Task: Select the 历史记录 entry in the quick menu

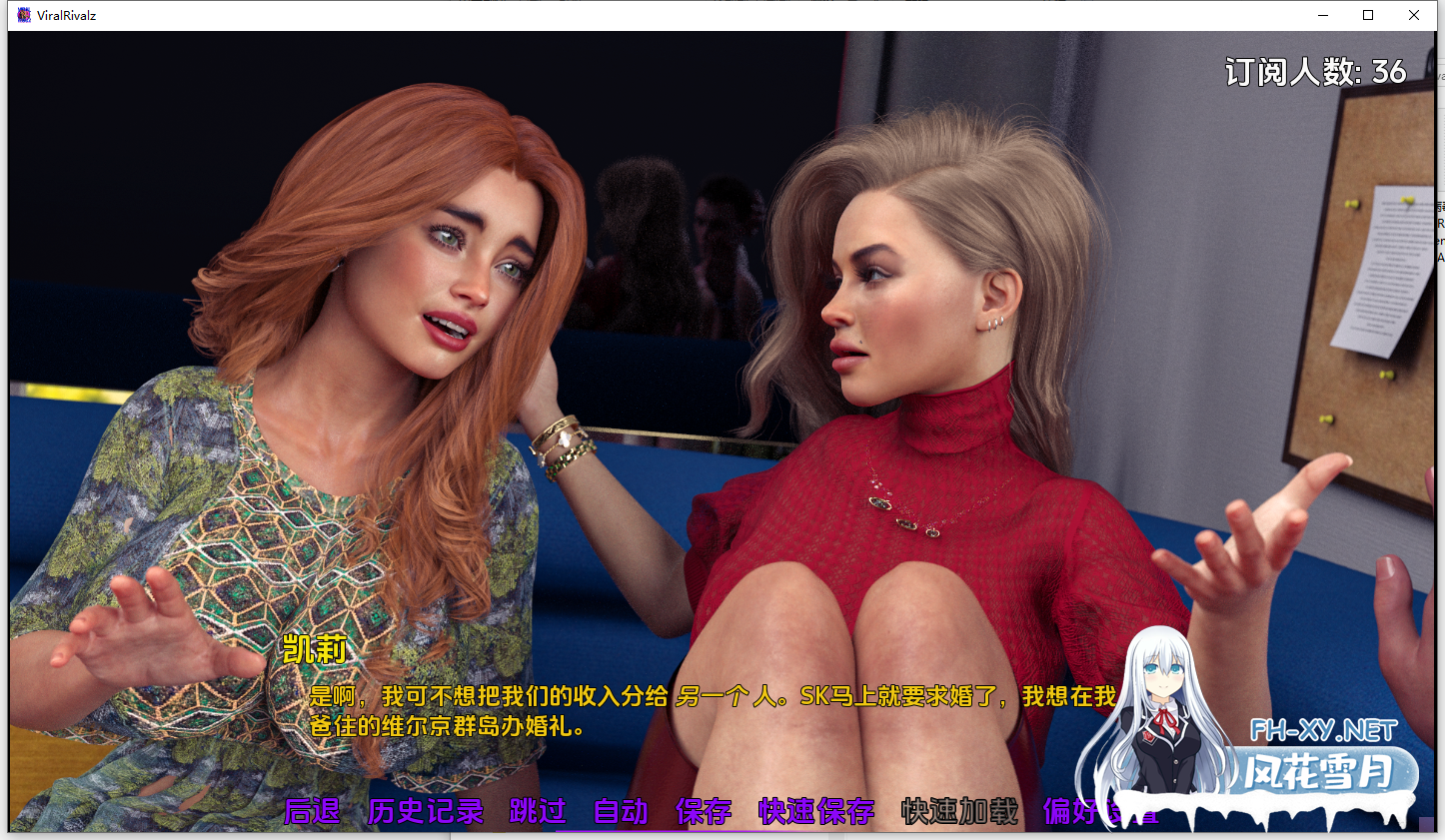Action: 424,812
